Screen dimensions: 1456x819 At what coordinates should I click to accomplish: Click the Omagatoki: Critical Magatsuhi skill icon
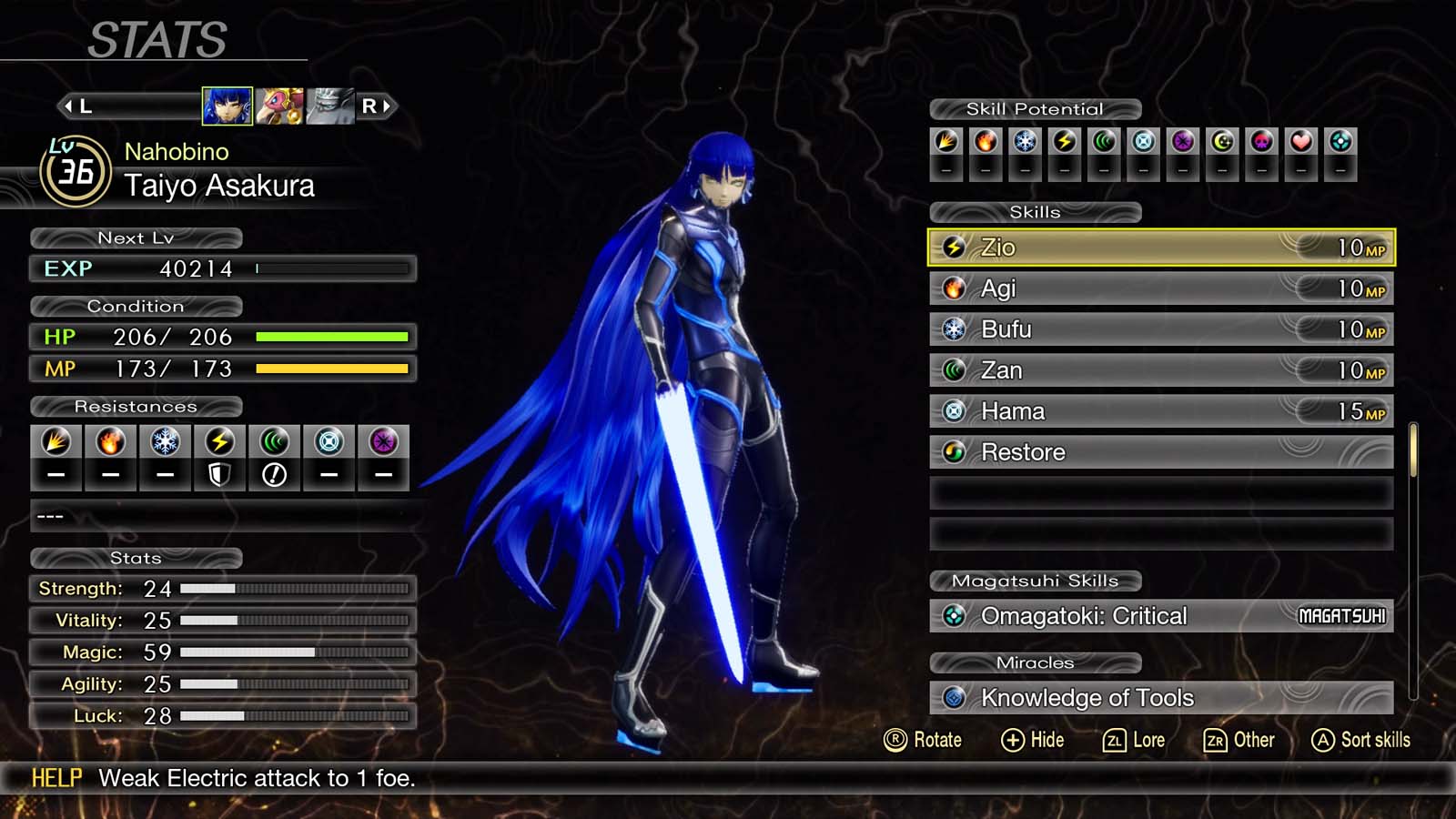pos(952,616)
